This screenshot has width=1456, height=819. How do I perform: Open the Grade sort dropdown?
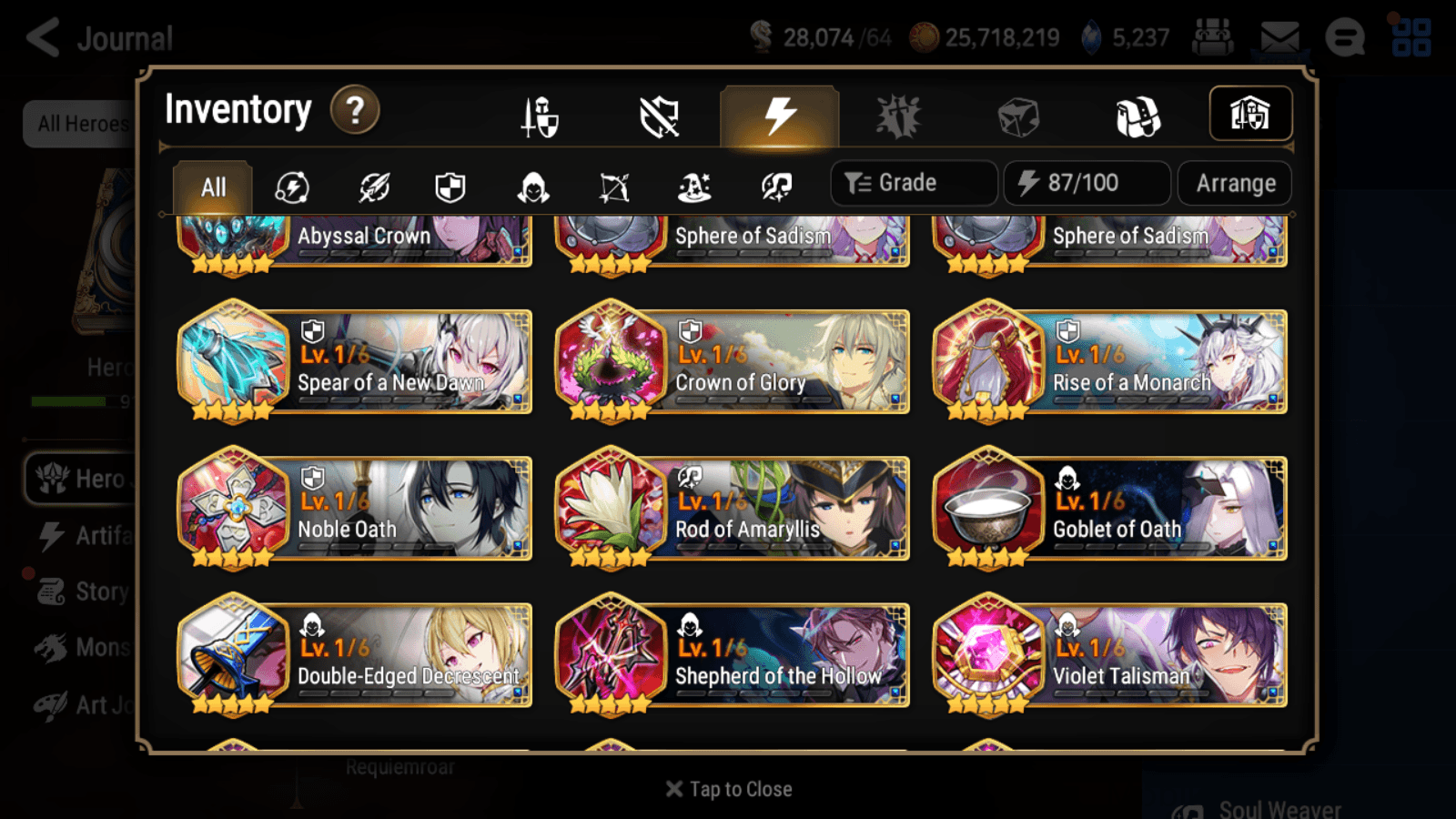[913, 183]
